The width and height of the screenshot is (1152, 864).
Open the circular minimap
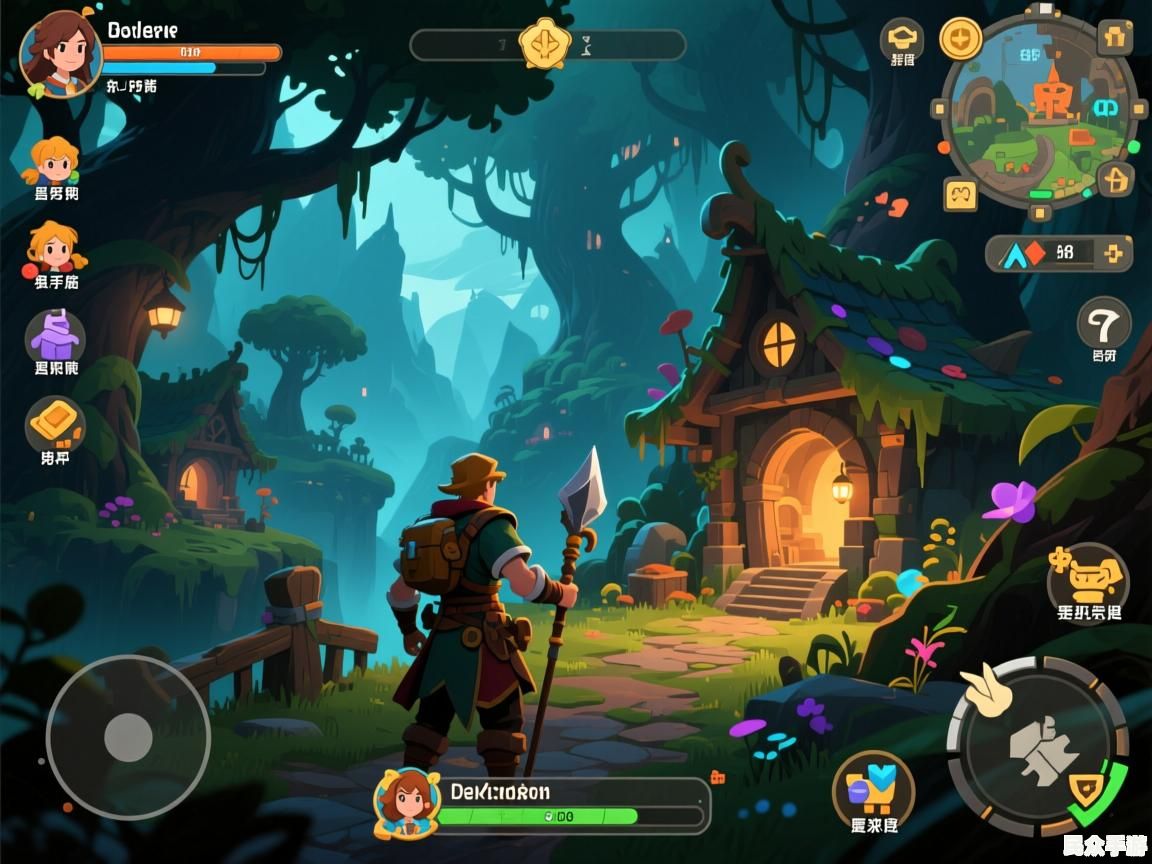1040,111
